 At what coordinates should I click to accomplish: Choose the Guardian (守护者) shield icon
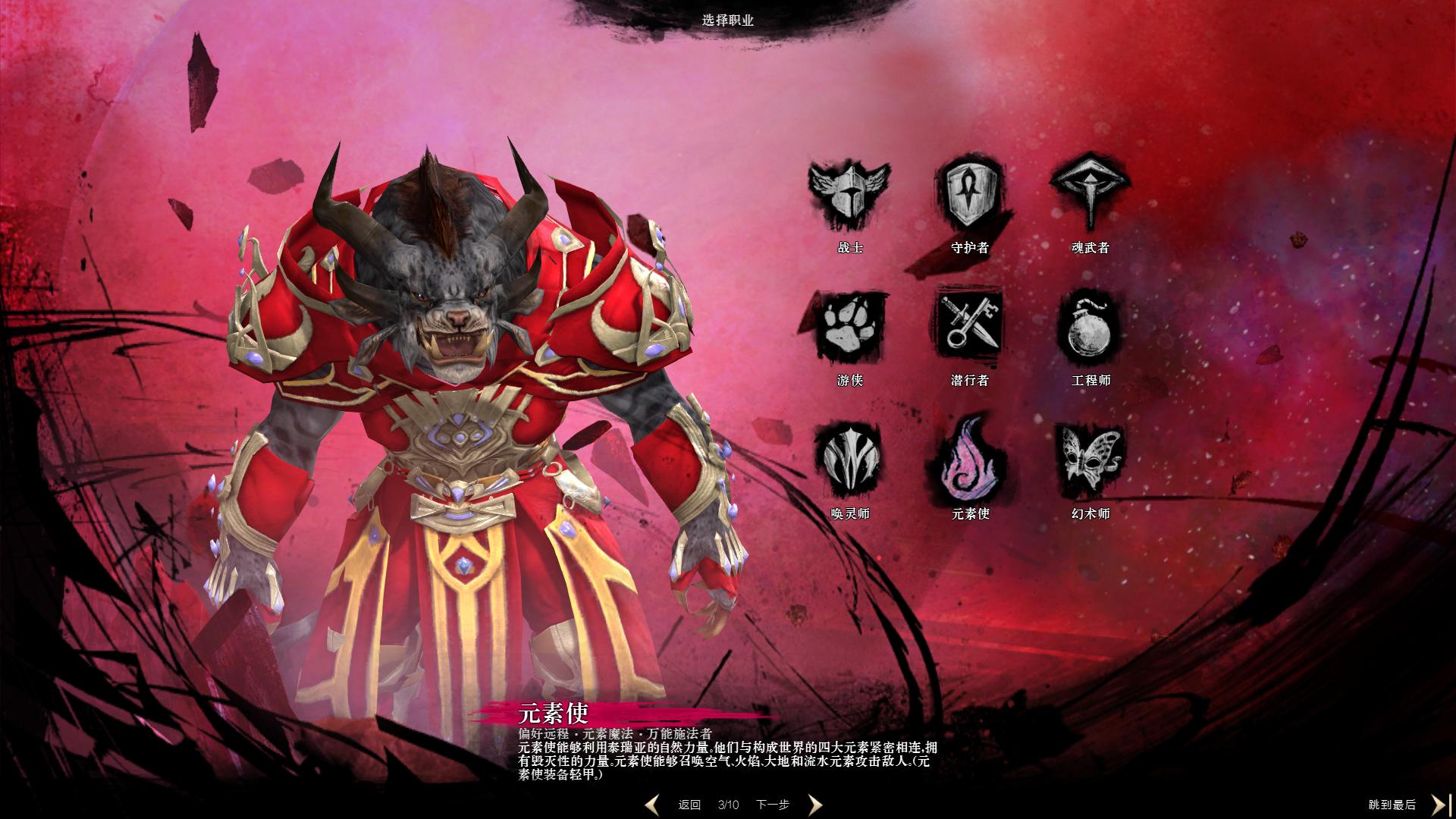point(970,194)
